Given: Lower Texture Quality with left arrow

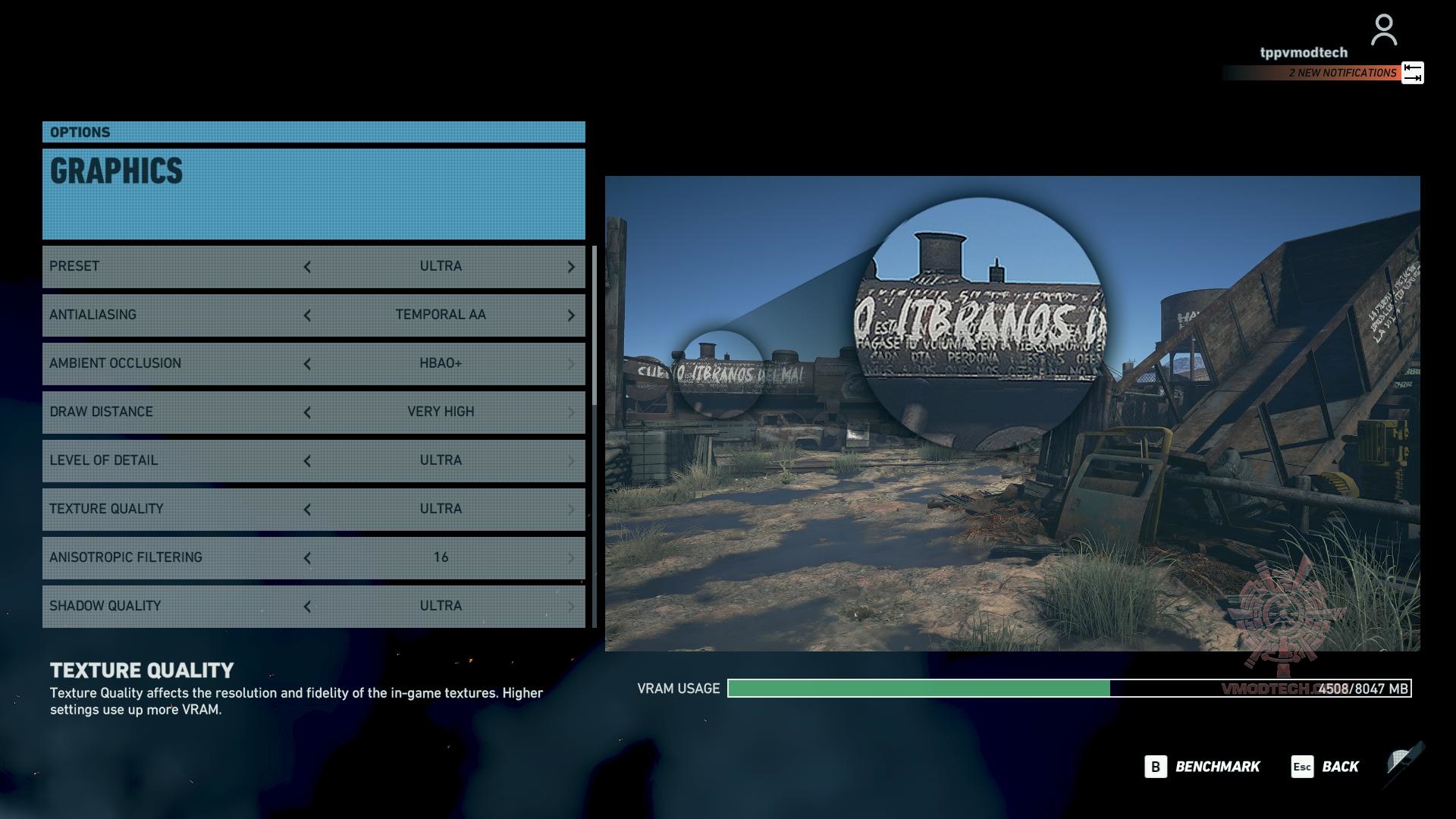Looking at the screenshot, I should pyautogui.click(x=307, y=510).
